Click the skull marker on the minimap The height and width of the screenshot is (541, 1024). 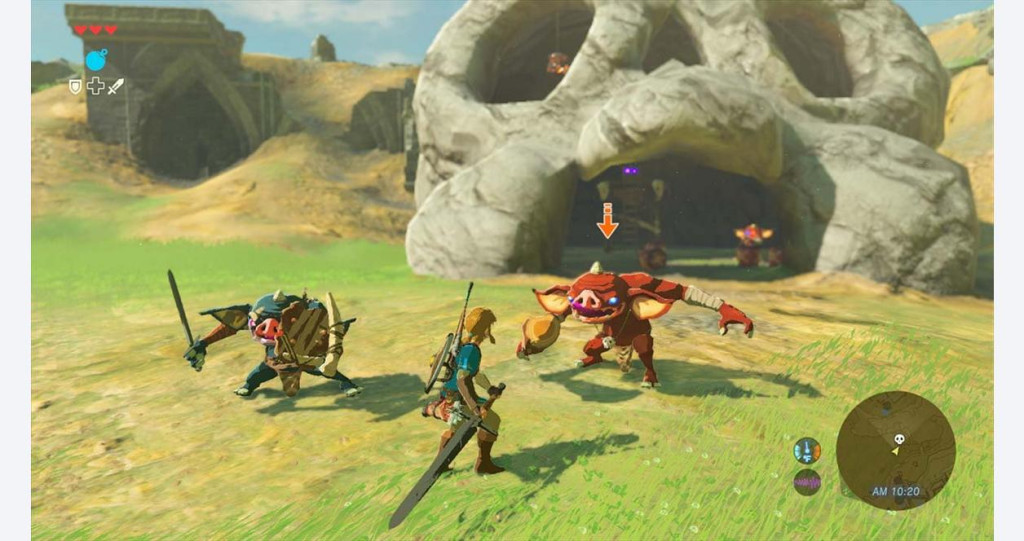tap(898, 438)
